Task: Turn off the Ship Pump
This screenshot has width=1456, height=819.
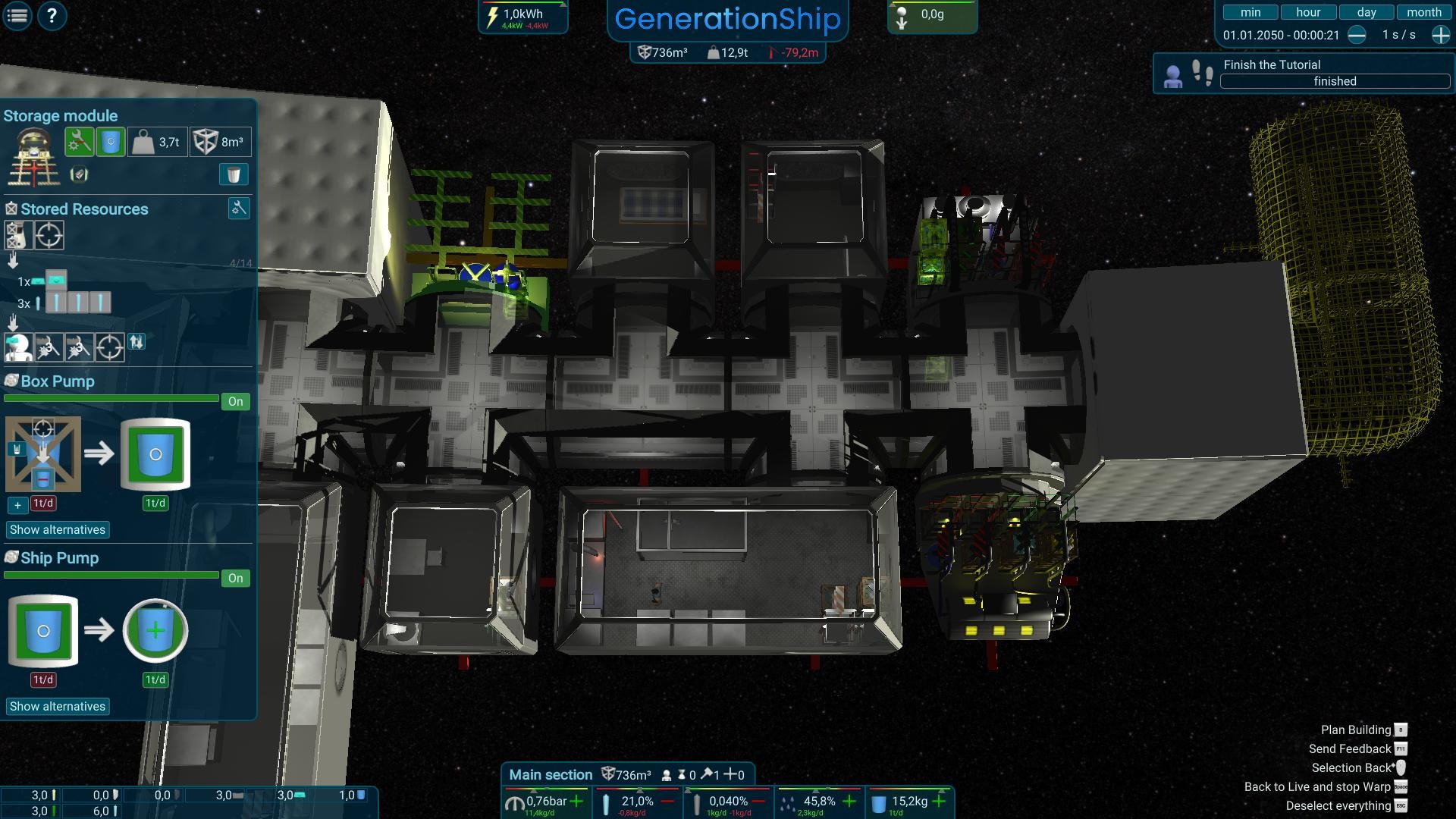Action: point(234,578)
